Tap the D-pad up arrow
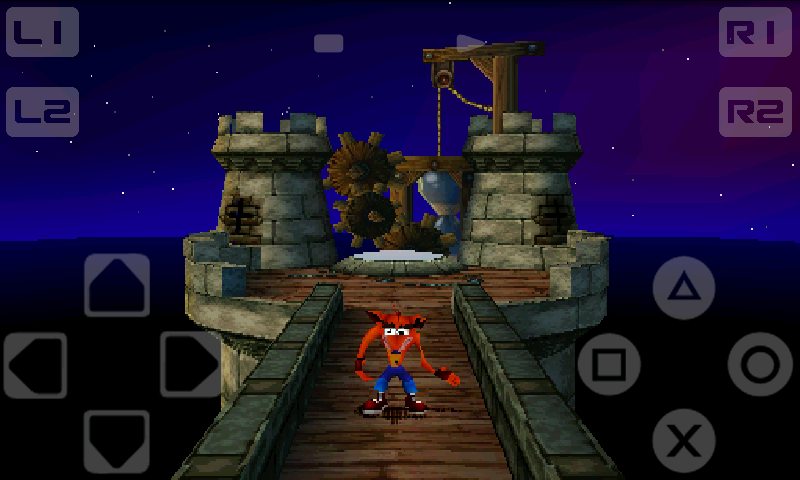This screenshot has width=800, height=480. tap(117, 285)
